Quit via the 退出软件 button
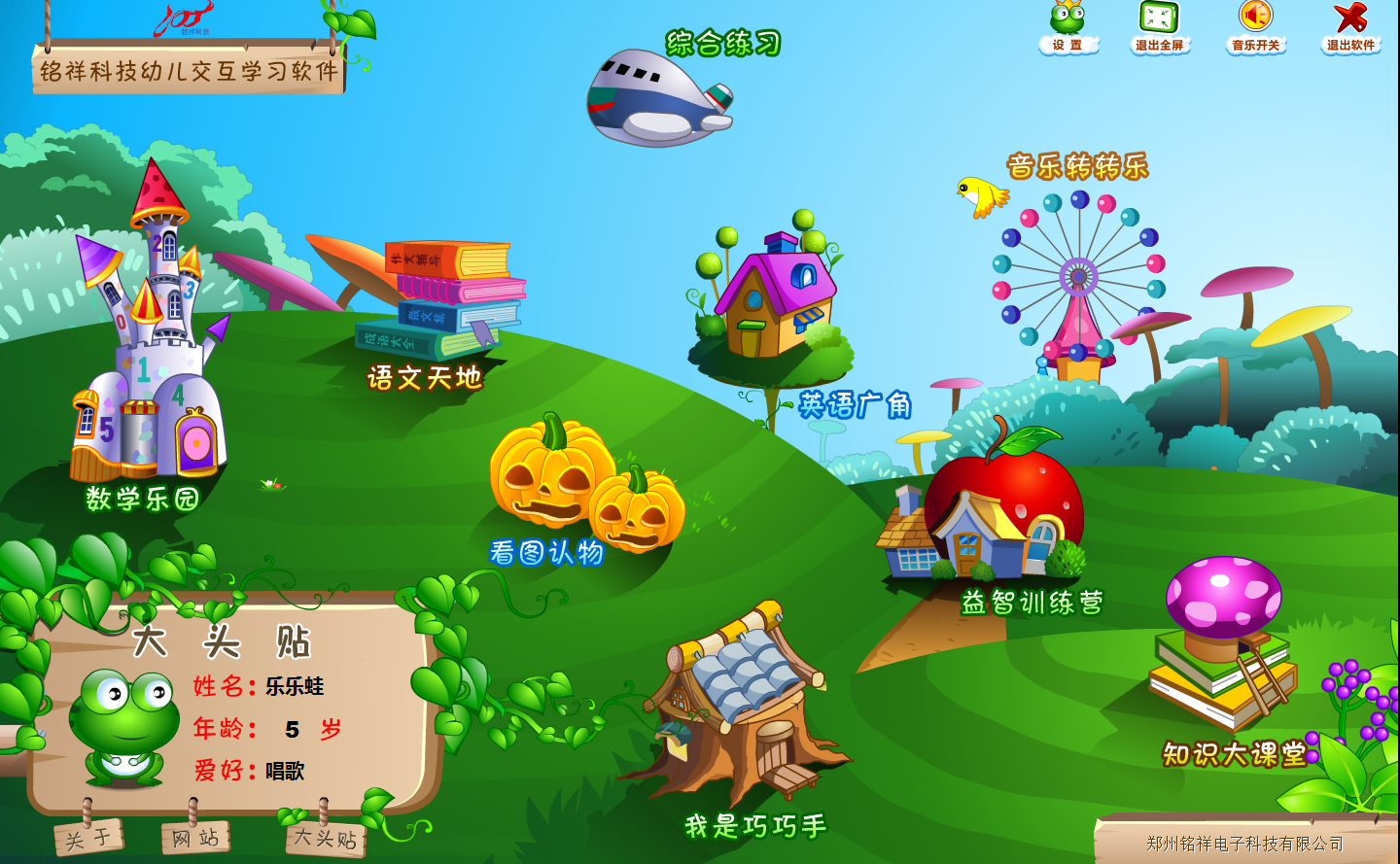Screen dimensions: 1400x864 coord(1350,27)
